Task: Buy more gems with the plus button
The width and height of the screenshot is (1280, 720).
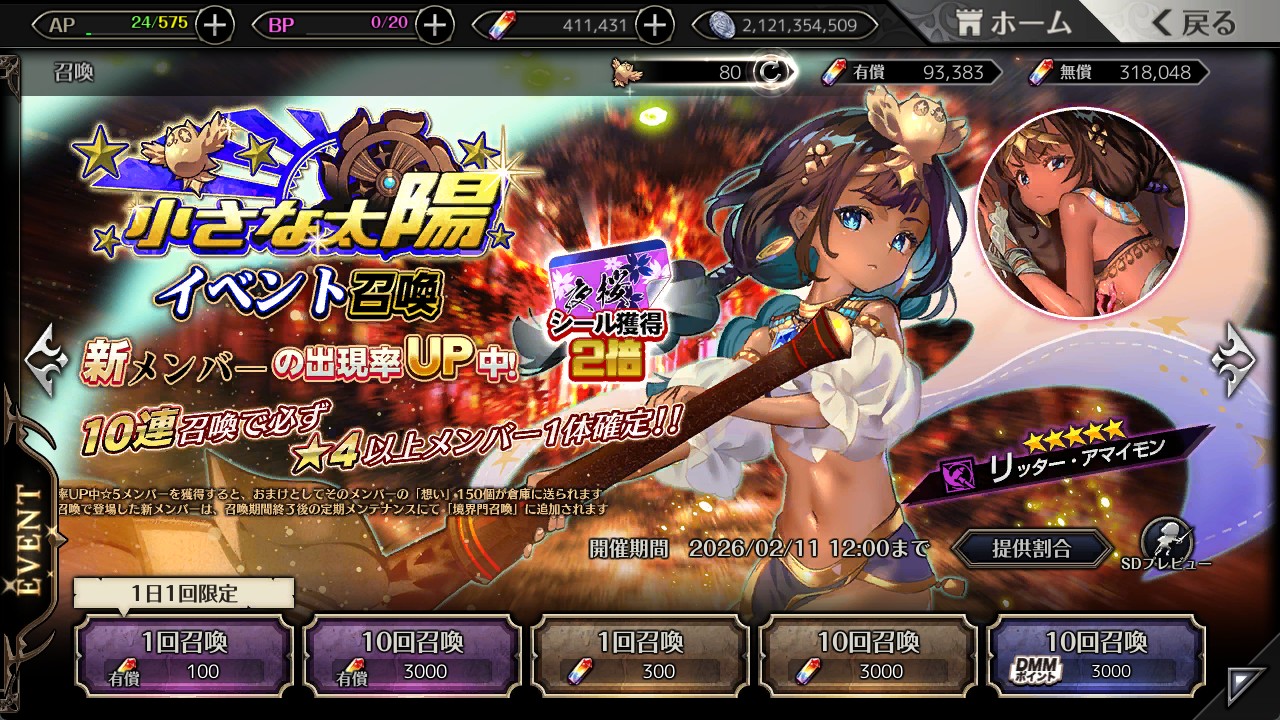Action: coord(655,25)
